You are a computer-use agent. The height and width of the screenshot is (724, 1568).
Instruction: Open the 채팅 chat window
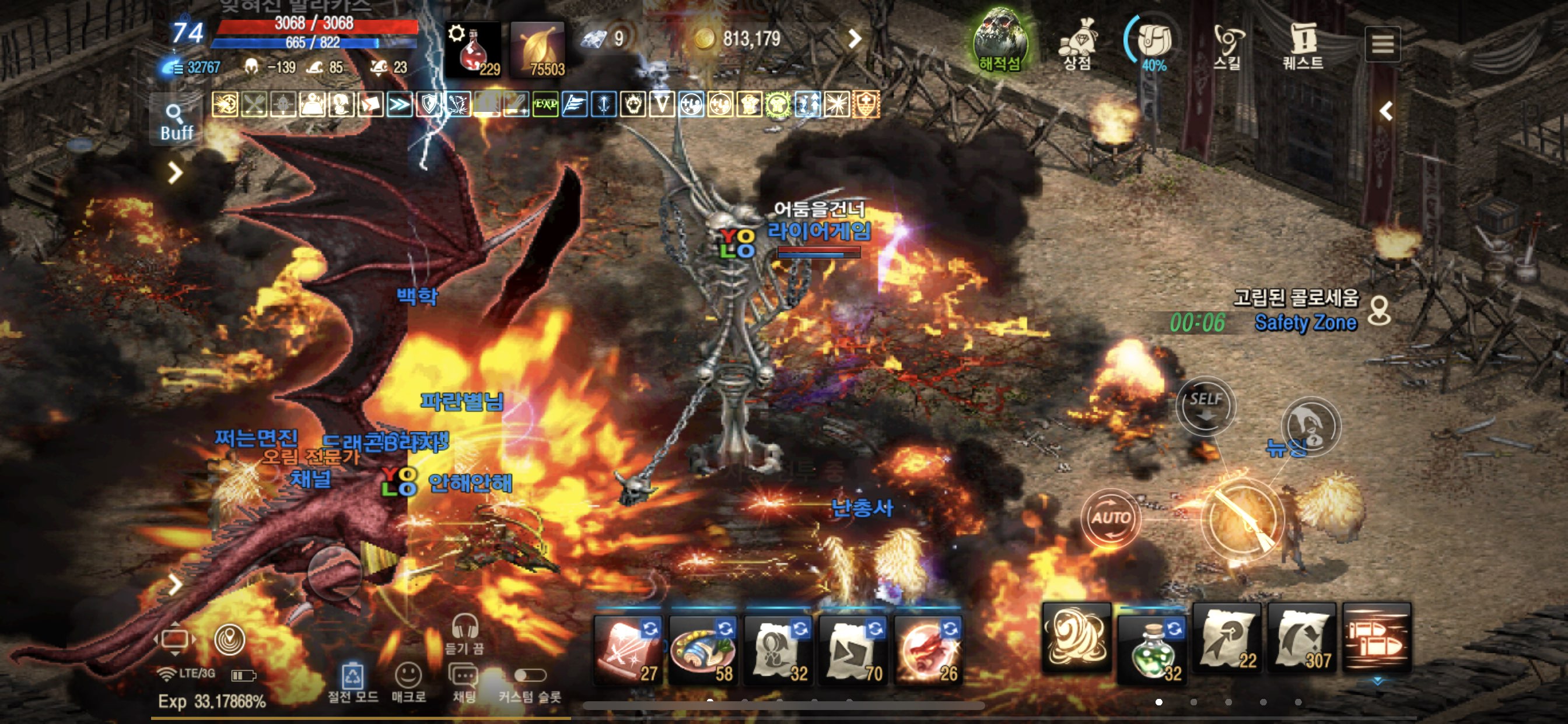[x=464, y=681]
